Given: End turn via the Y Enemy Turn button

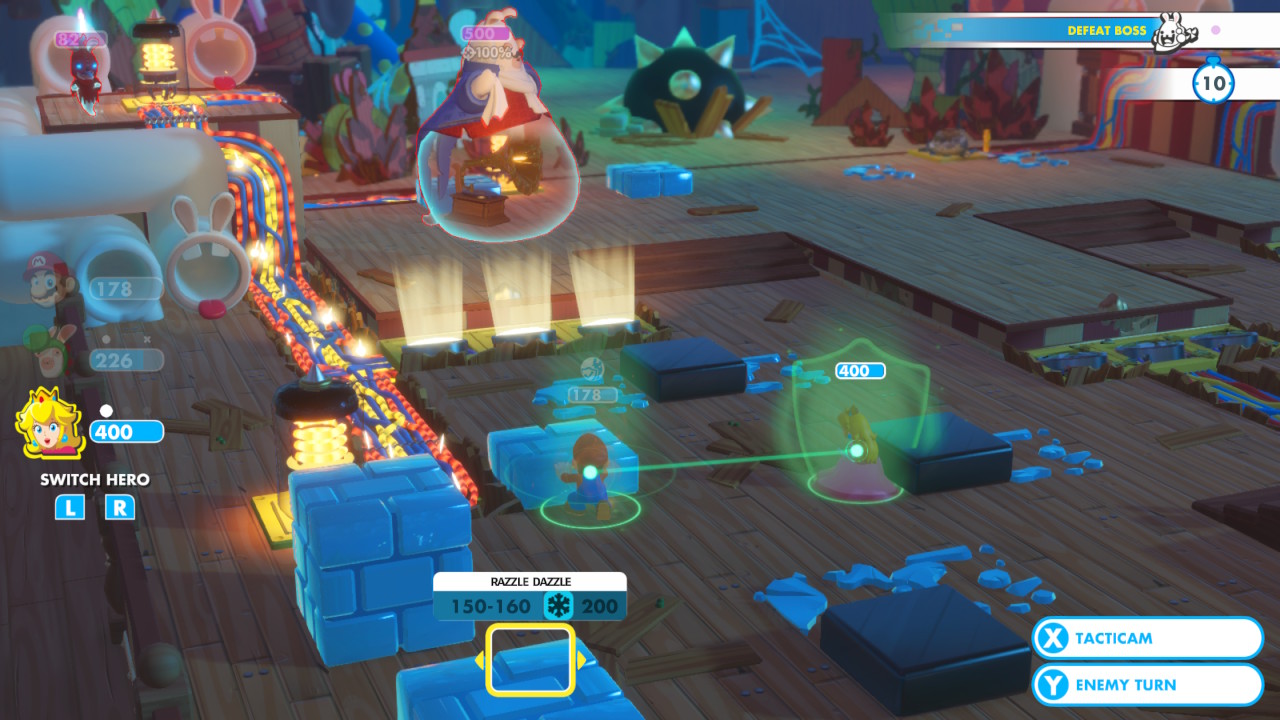Looking at the screenshot, I should [x=1146, y=684].
